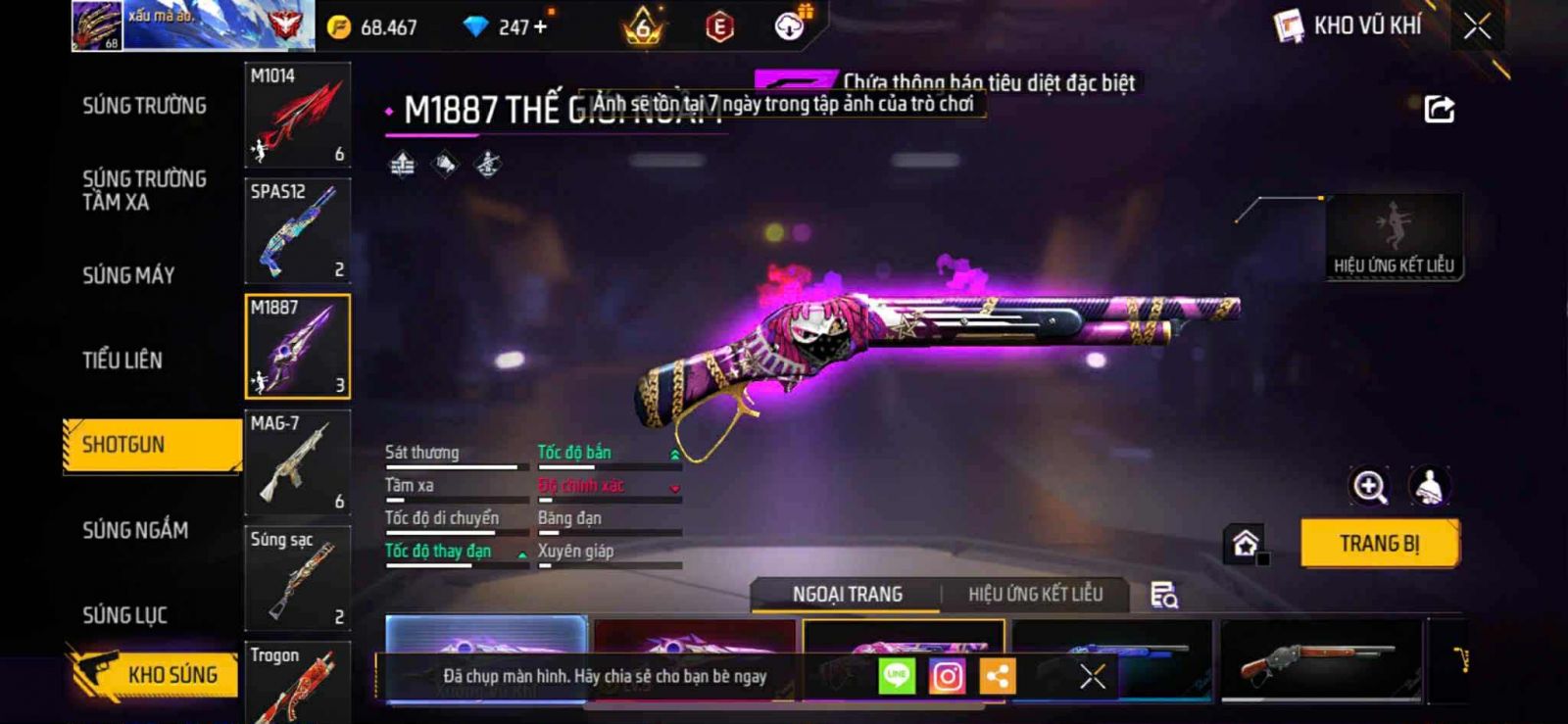The height and width of the screenshot is (724, 1568).
Task: Open the Súng Máy category
Action: 128,275
